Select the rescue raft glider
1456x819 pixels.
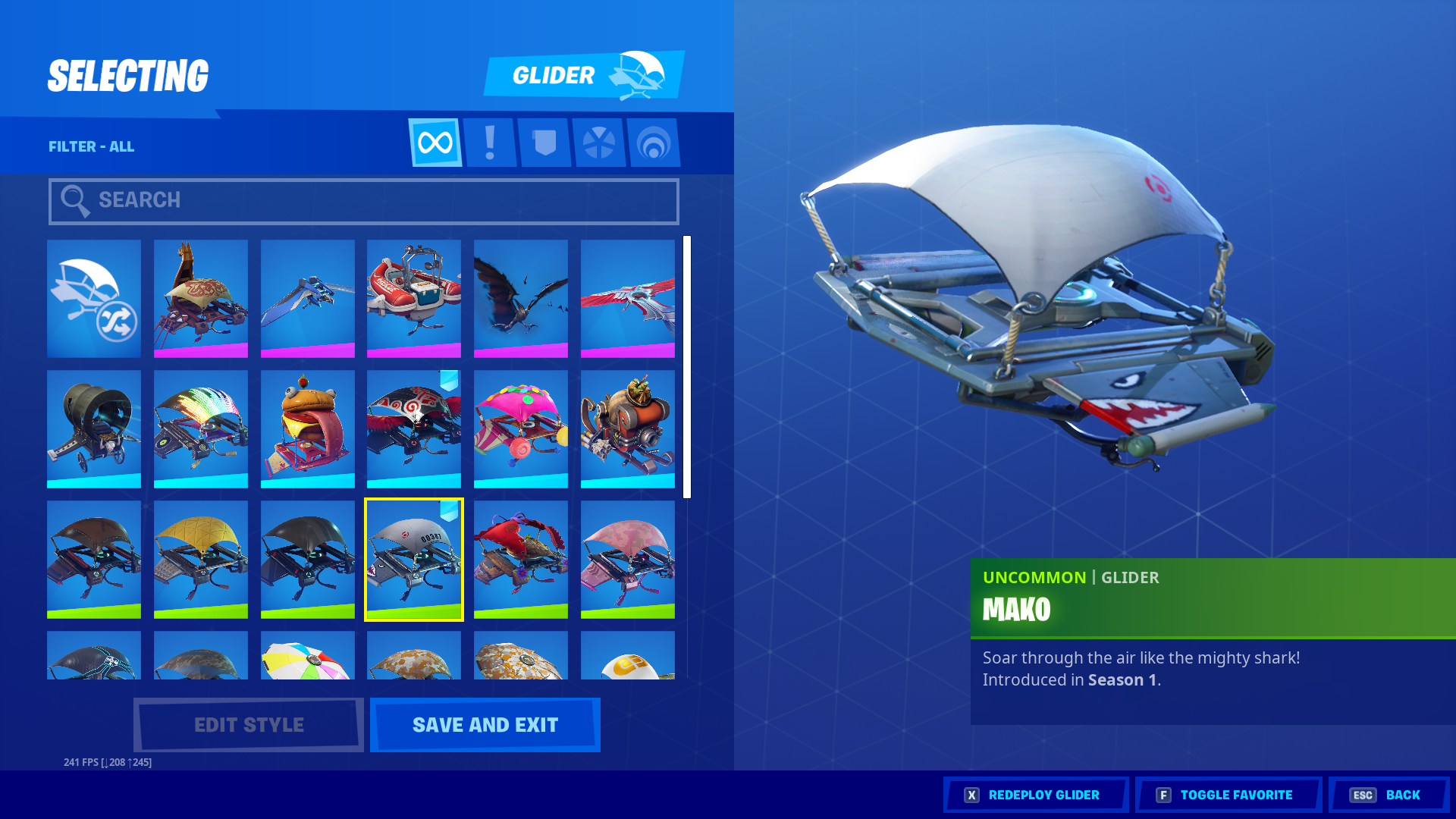click(414, 298)
